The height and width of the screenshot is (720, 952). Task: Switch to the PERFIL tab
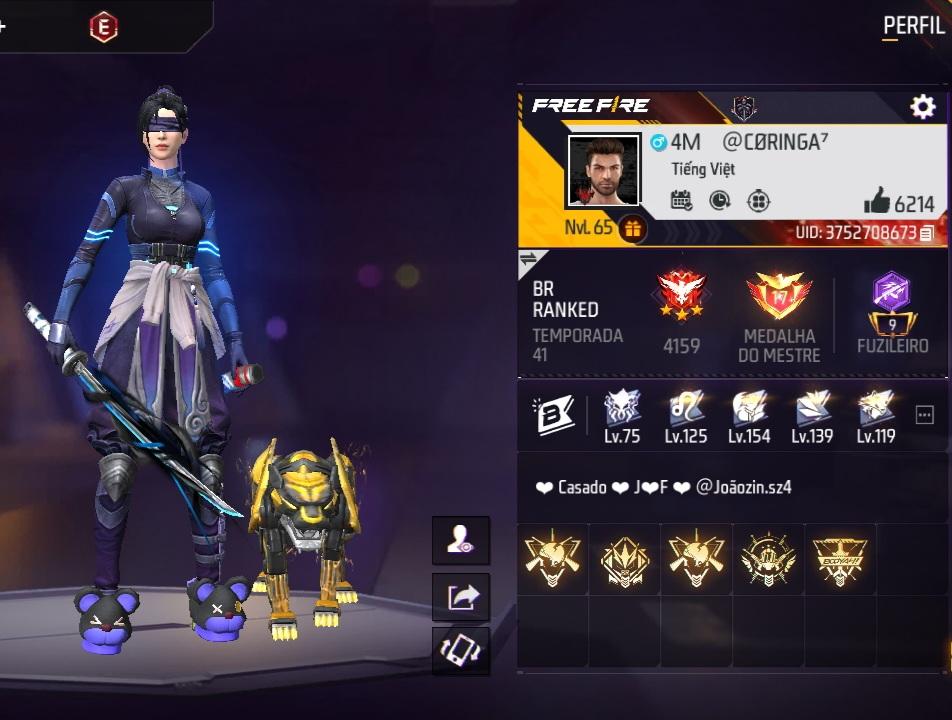coord(913,26)
